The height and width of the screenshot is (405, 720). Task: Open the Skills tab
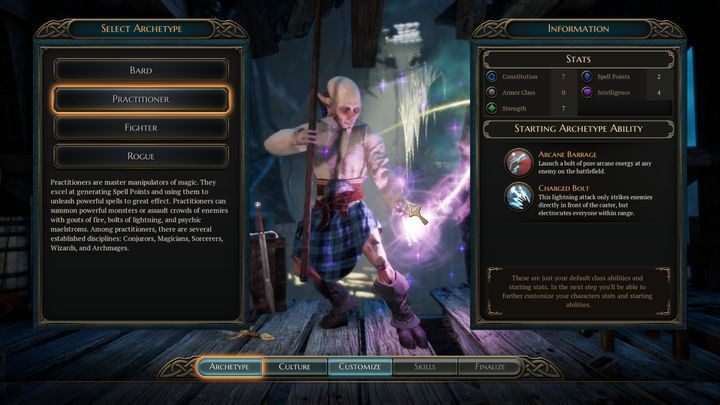click(x=425, y=367)
